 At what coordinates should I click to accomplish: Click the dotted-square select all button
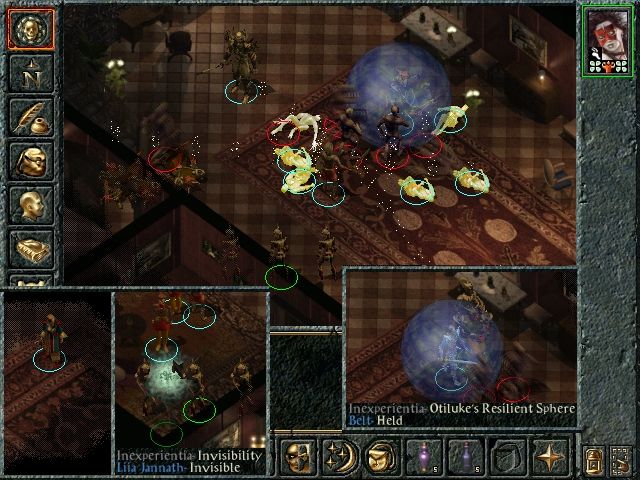point(622,460)
